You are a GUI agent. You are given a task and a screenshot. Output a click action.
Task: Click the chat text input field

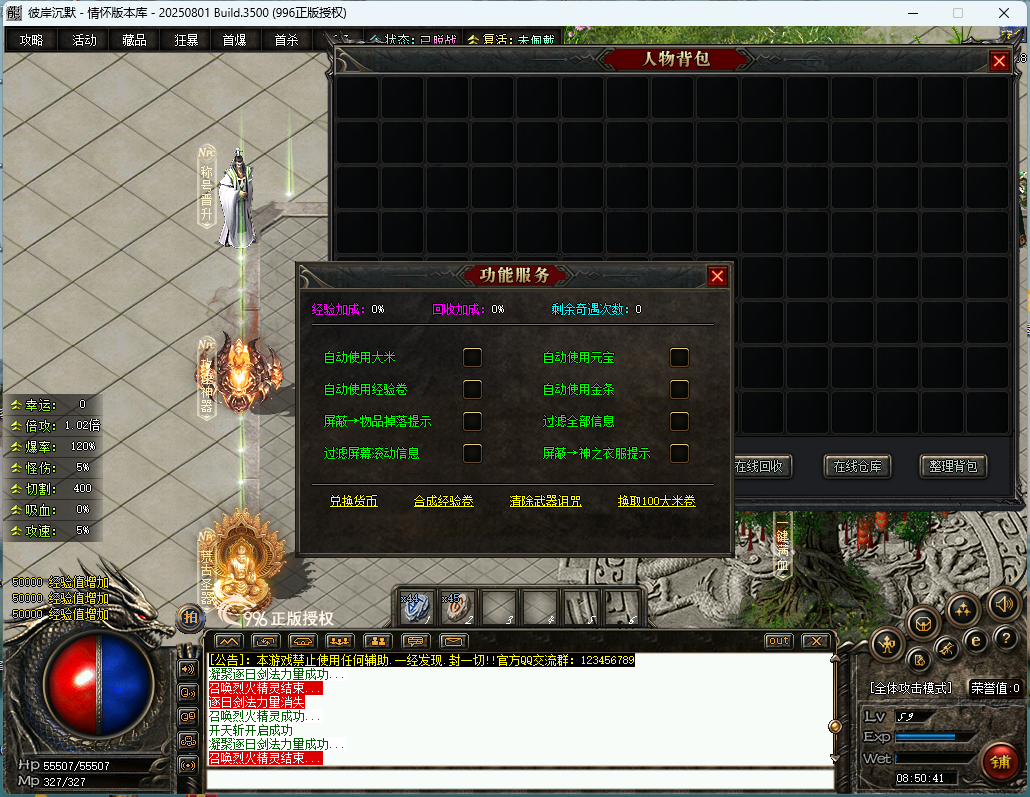[x=520, y=779]
